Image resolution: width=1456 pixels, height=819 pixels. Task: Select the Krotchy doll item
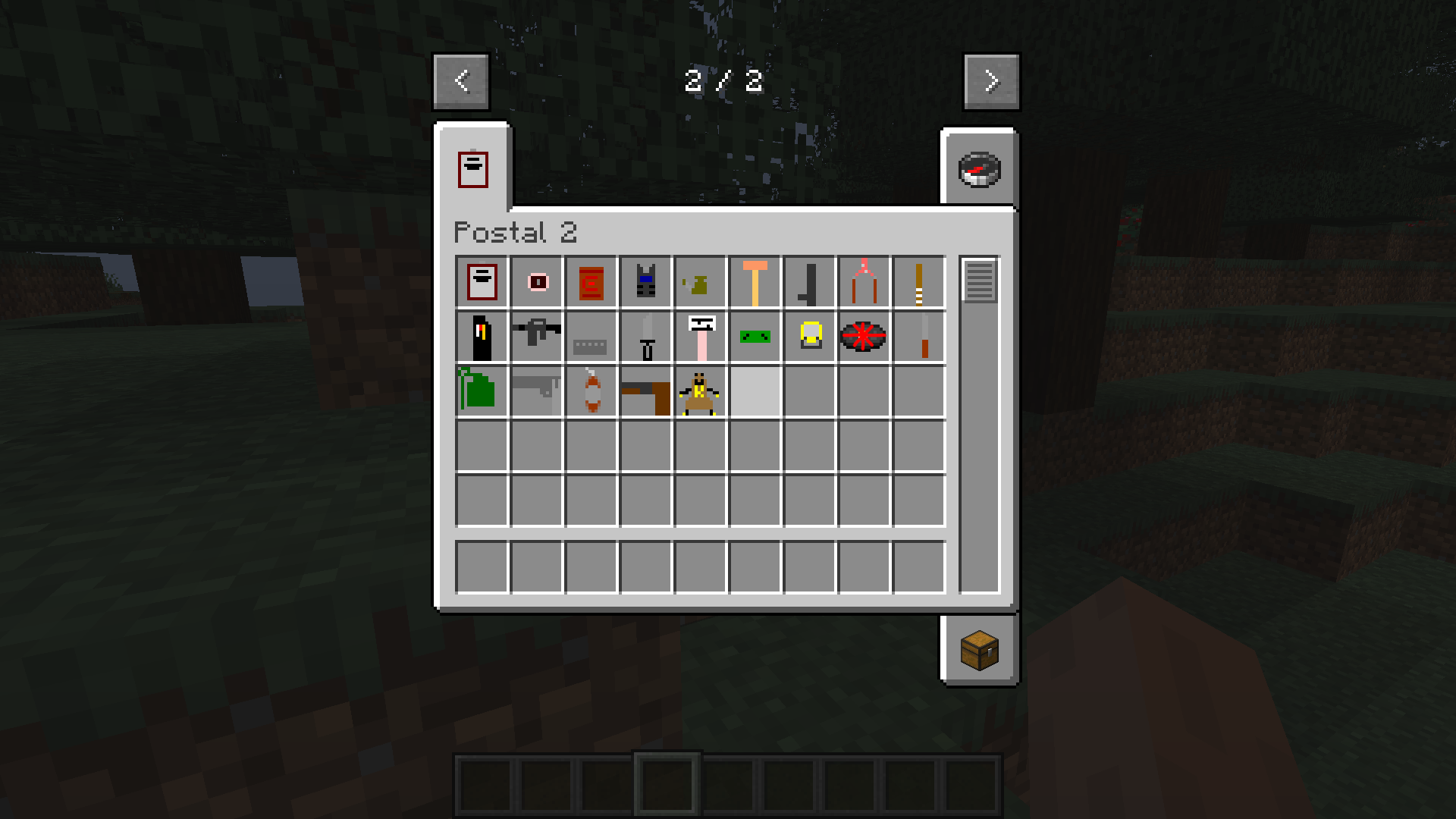[700, 391]
